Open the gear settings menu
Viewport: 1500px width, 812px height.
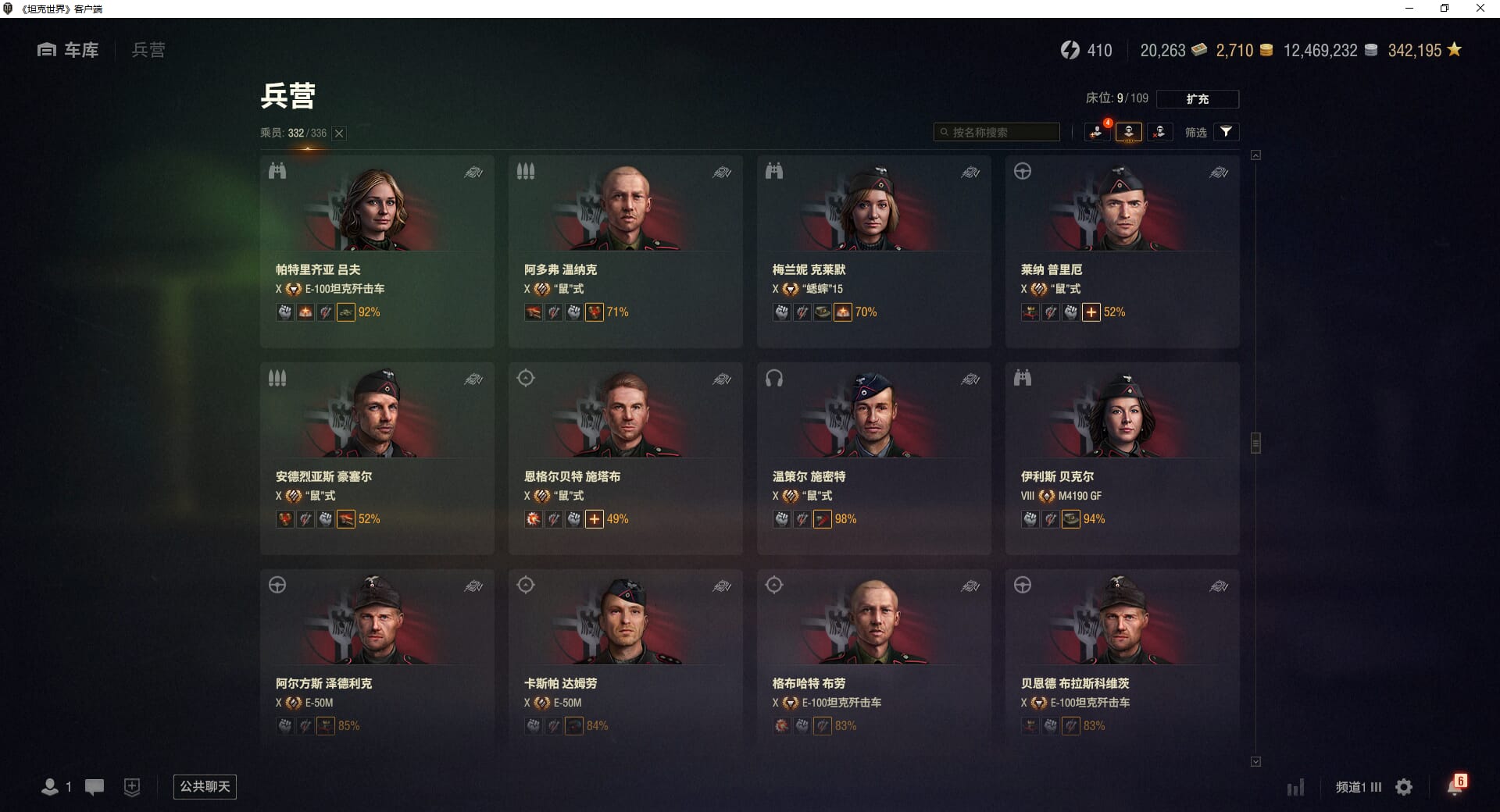pyautogui.click(x=1404, y=787)
